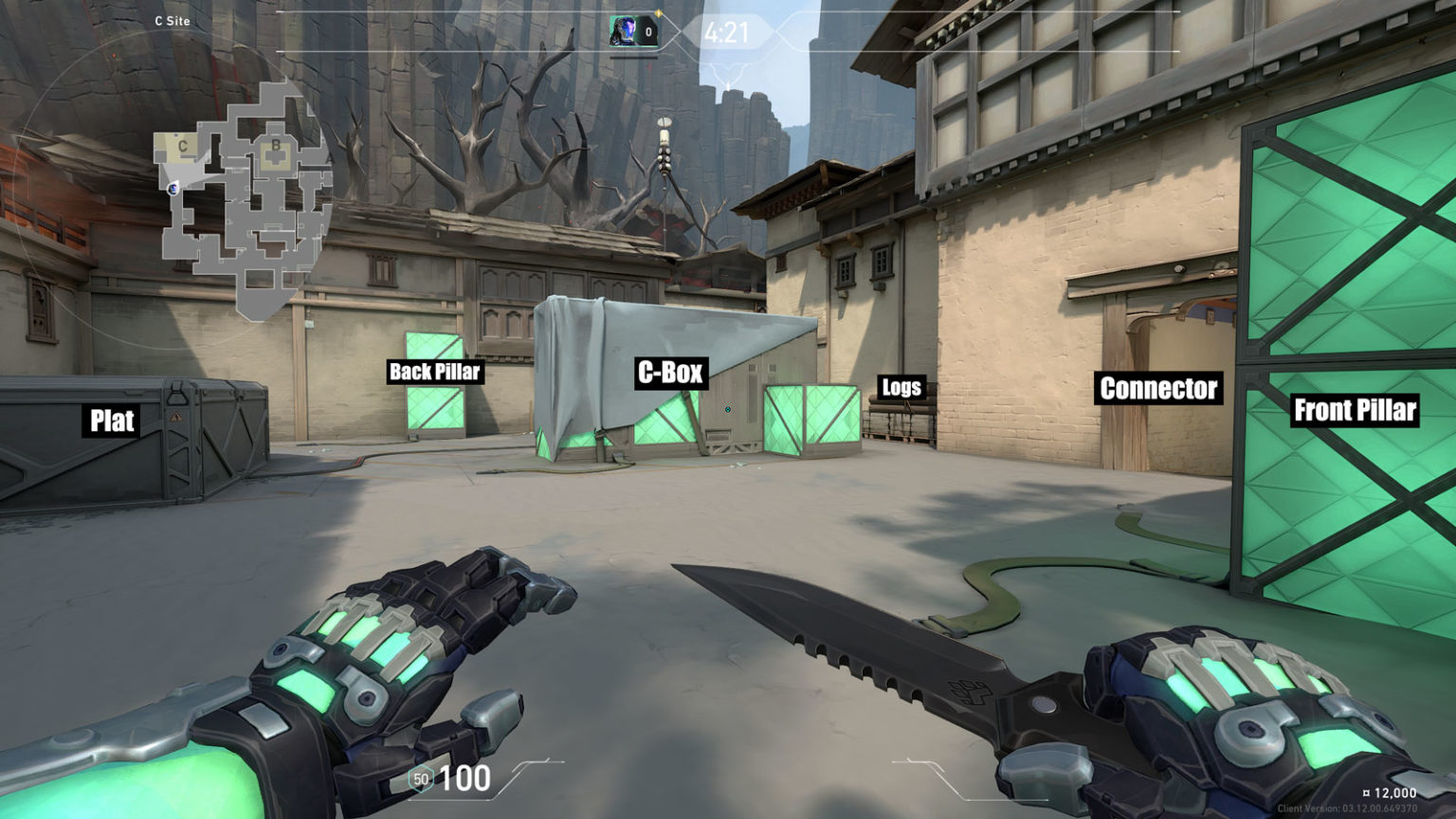The width and height of the screenshot is (1456, 819).
Task: Click the Logs callout label
Action: point(901,386)
